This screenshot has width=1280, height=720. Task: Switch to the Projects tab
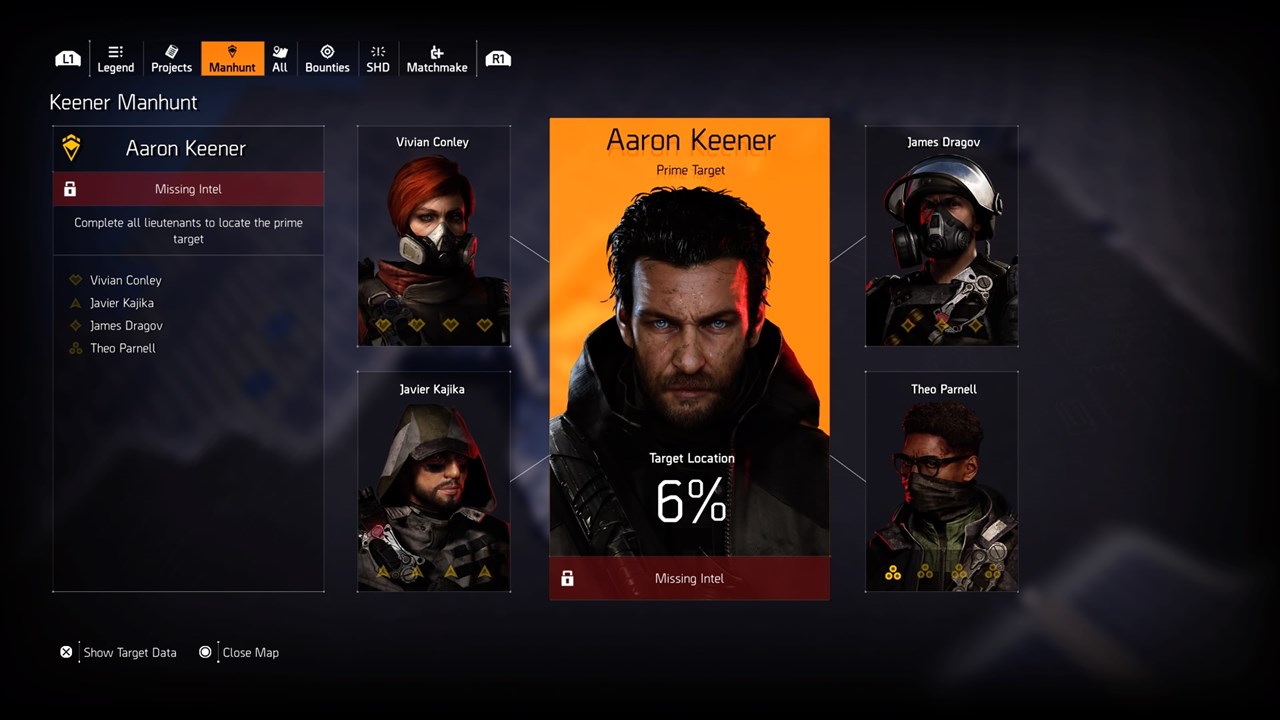171,58
